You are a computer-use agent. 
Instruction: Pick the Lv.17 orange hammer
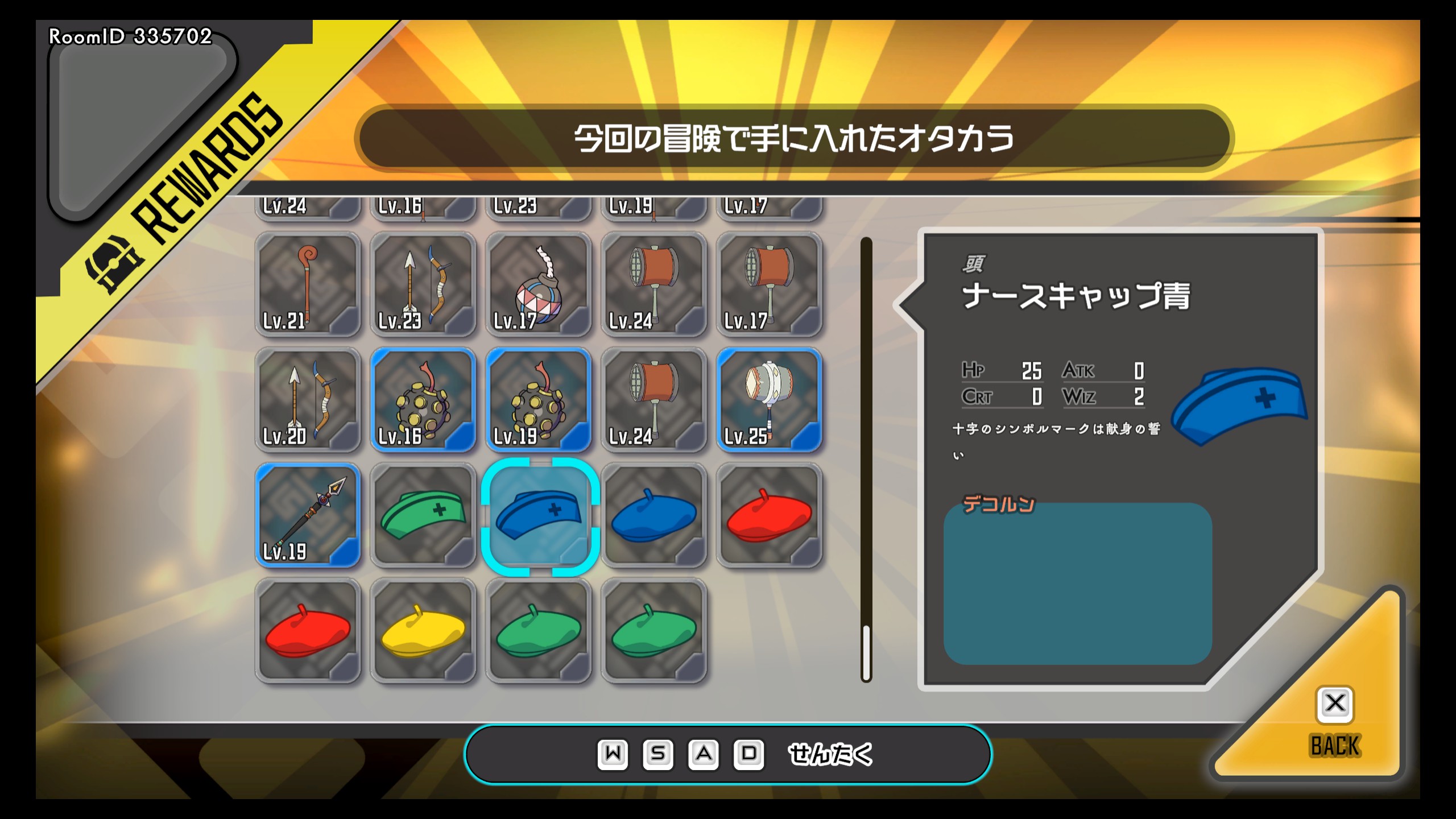click(x=769, y=284)
